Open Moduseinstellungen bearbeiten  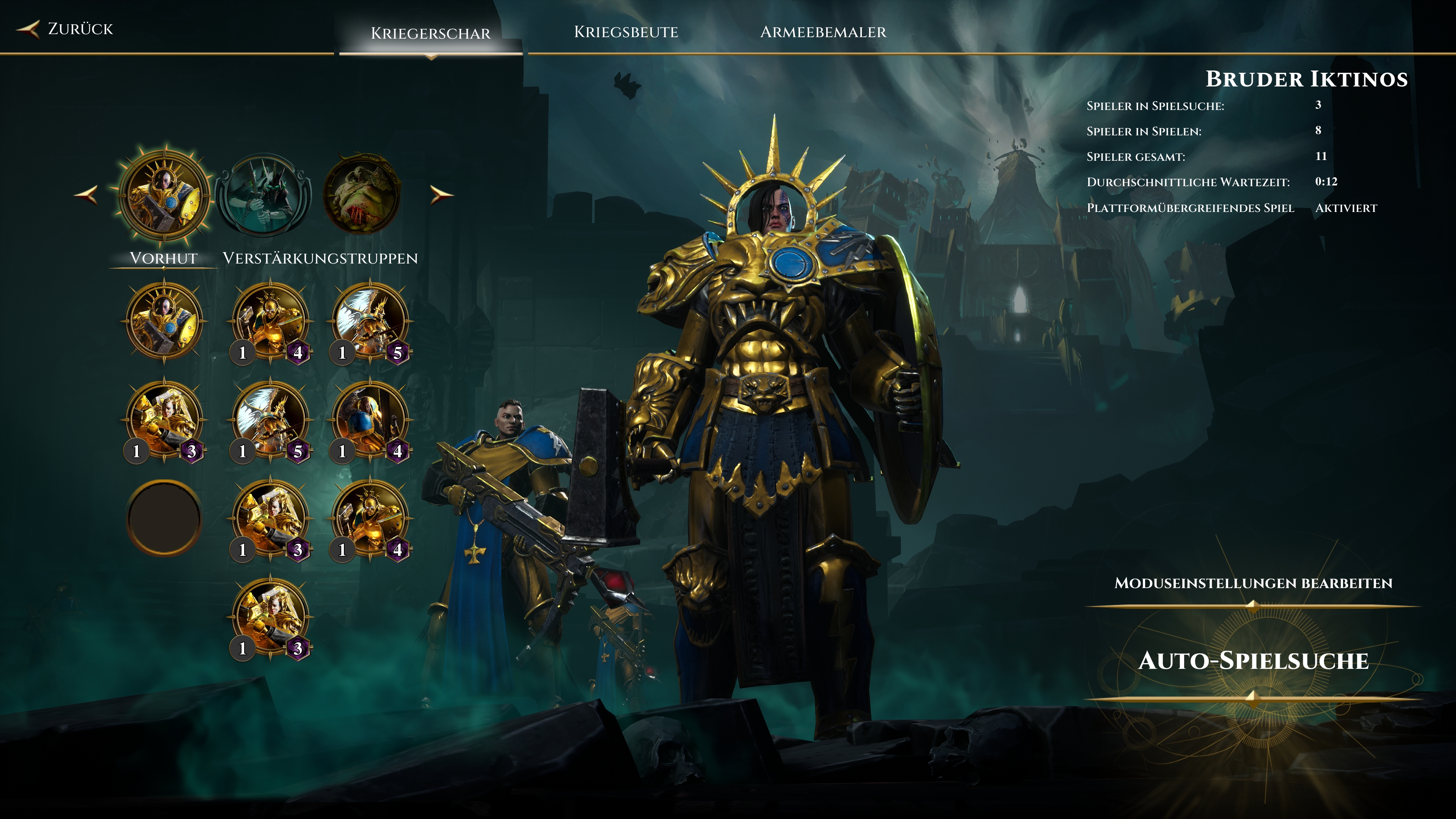(x=1253, y=583)
